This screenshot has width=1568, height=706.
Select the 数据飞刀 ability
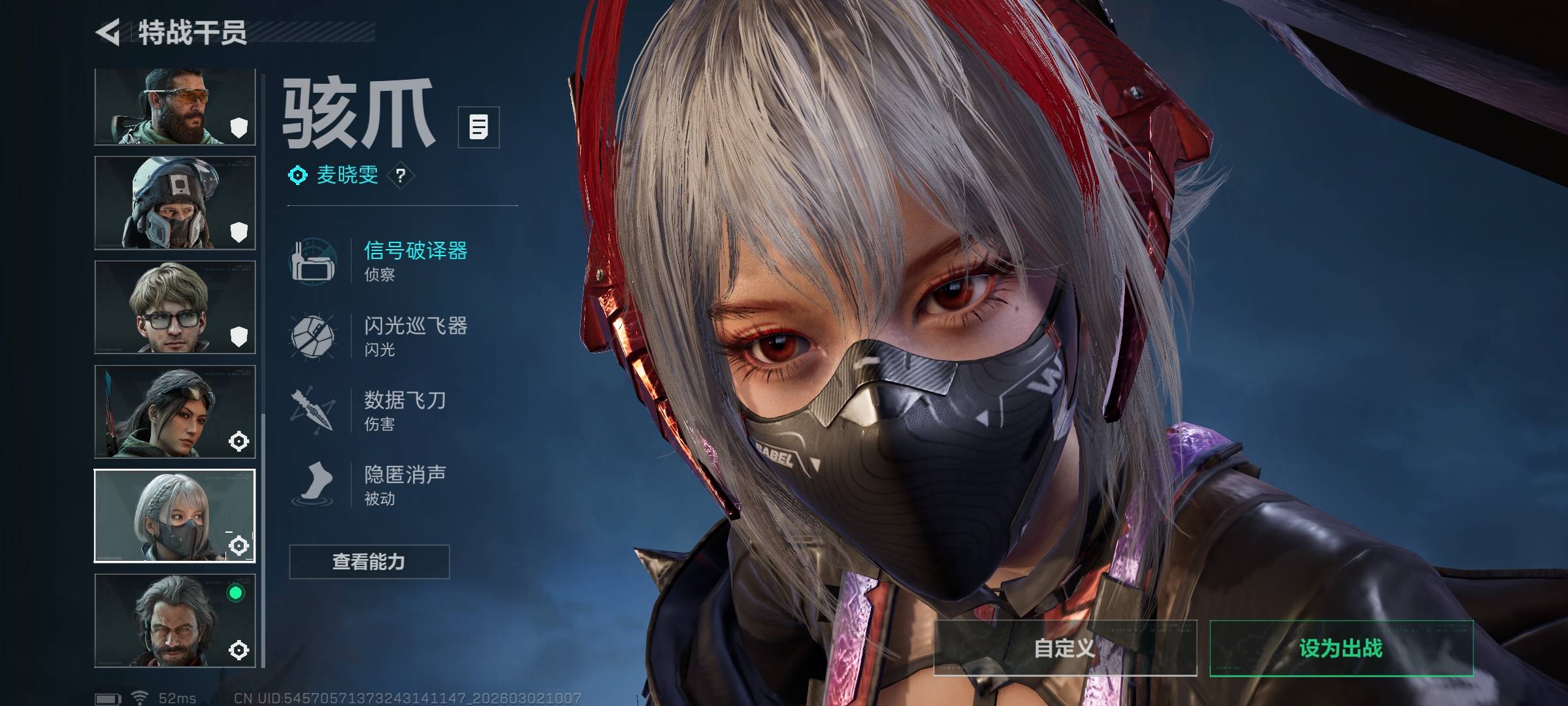404,410
